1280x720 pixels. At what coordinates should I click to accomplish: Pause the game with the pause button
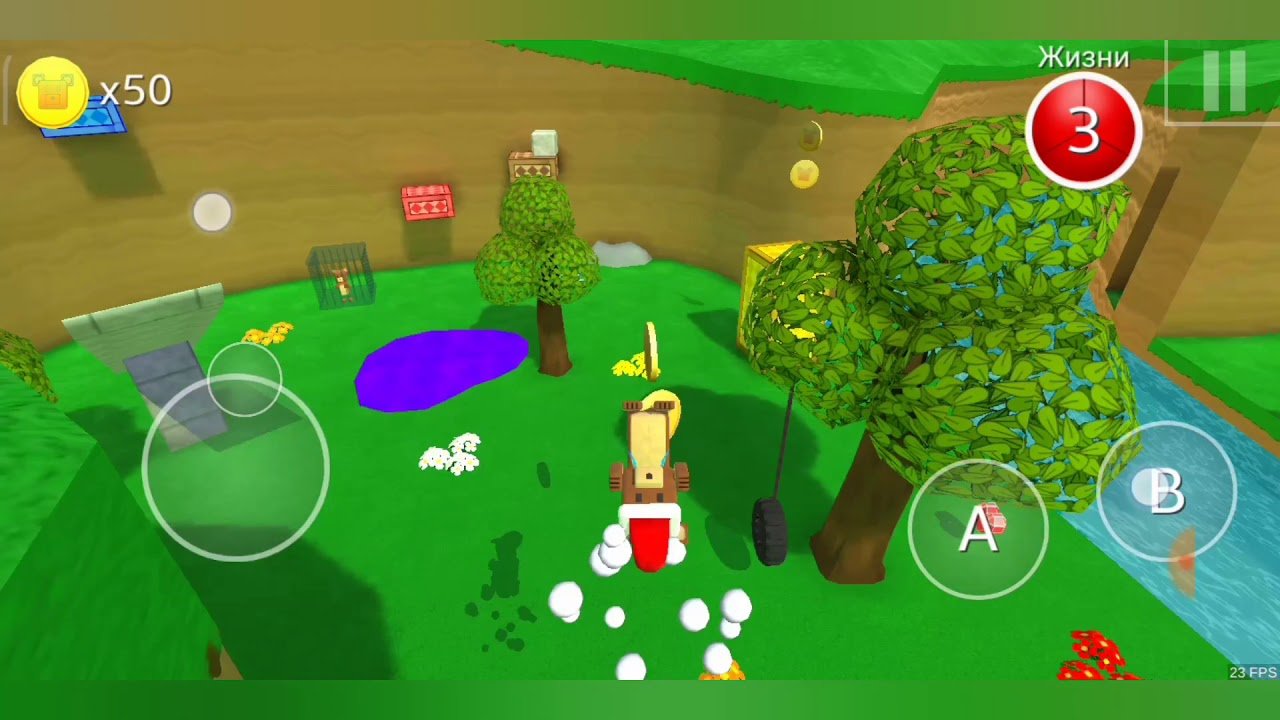pyautogui.click(x=1223, y=81)
